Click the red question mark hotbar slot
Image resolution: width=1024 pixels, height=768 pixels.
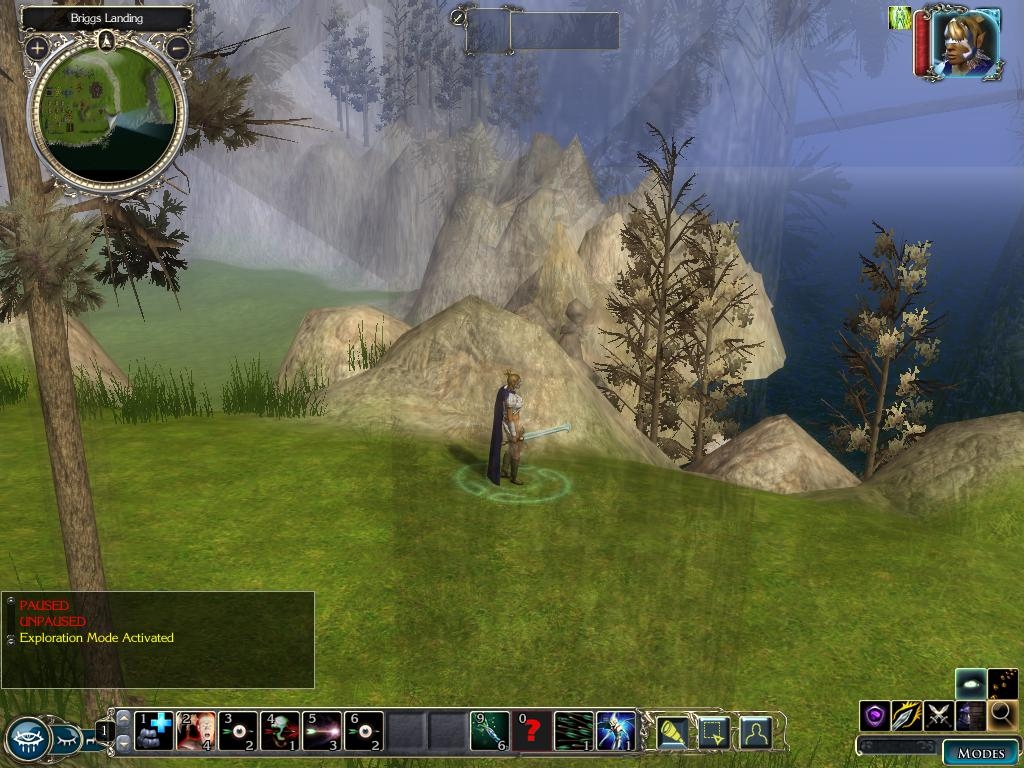[x=532, y=731]
